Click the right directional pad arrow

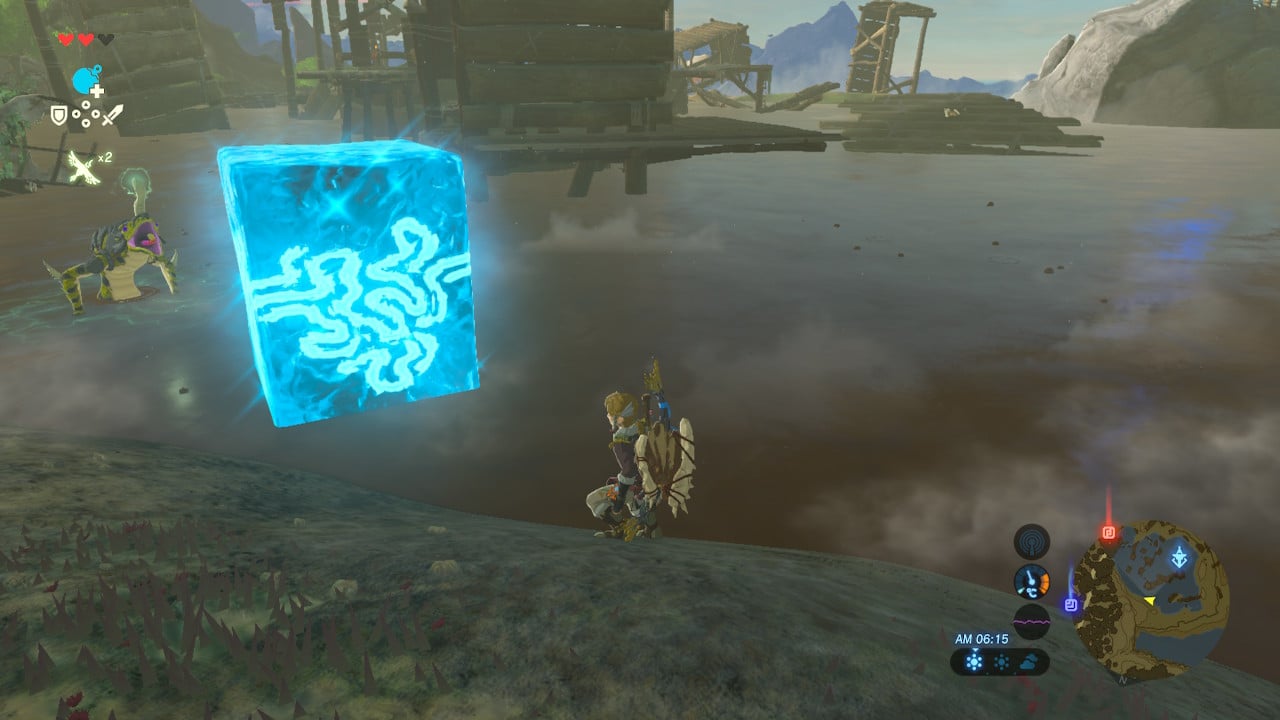97,113
